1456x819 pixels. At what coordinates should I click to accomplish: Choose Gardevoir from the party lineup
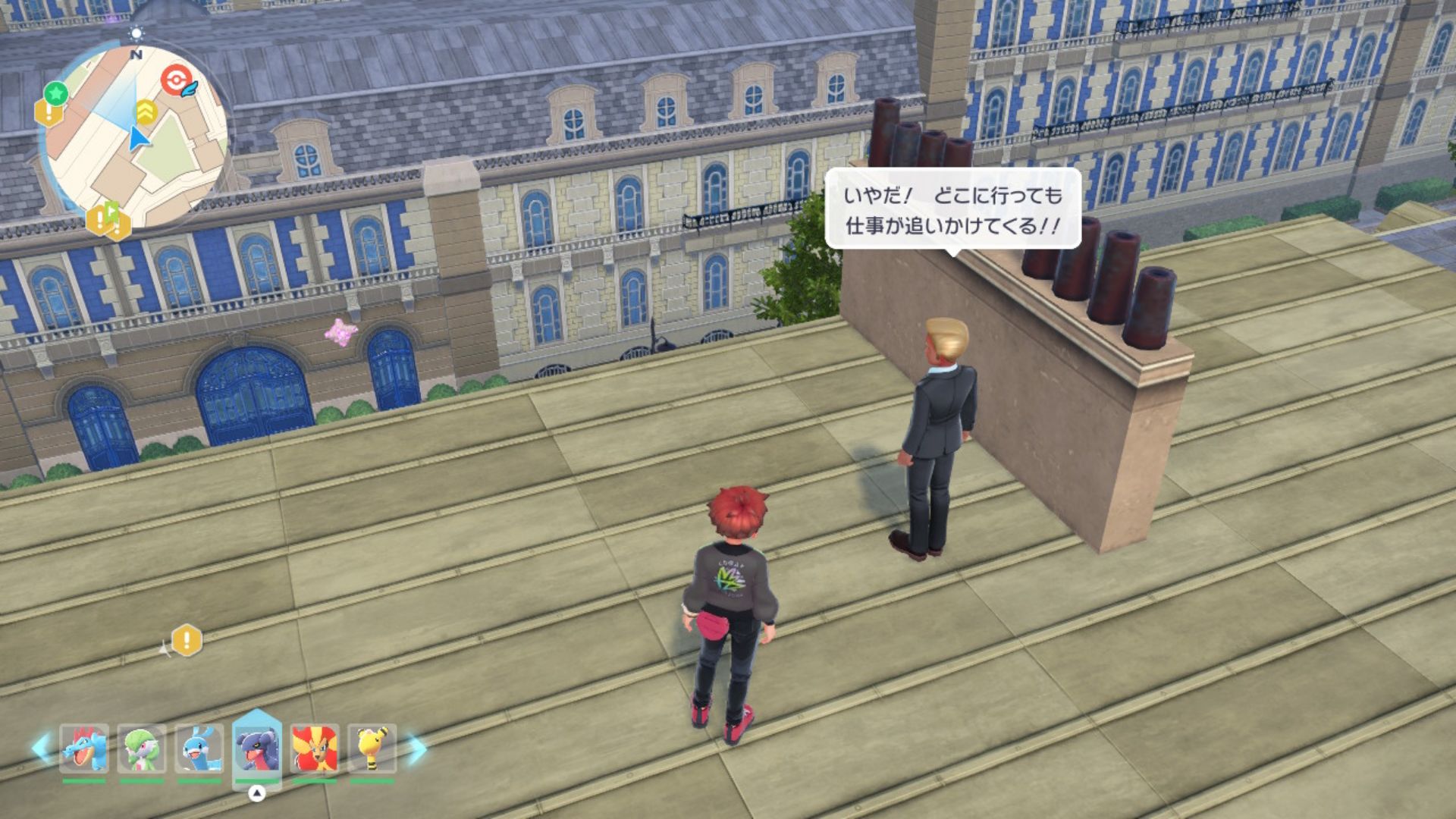(141, 749)
